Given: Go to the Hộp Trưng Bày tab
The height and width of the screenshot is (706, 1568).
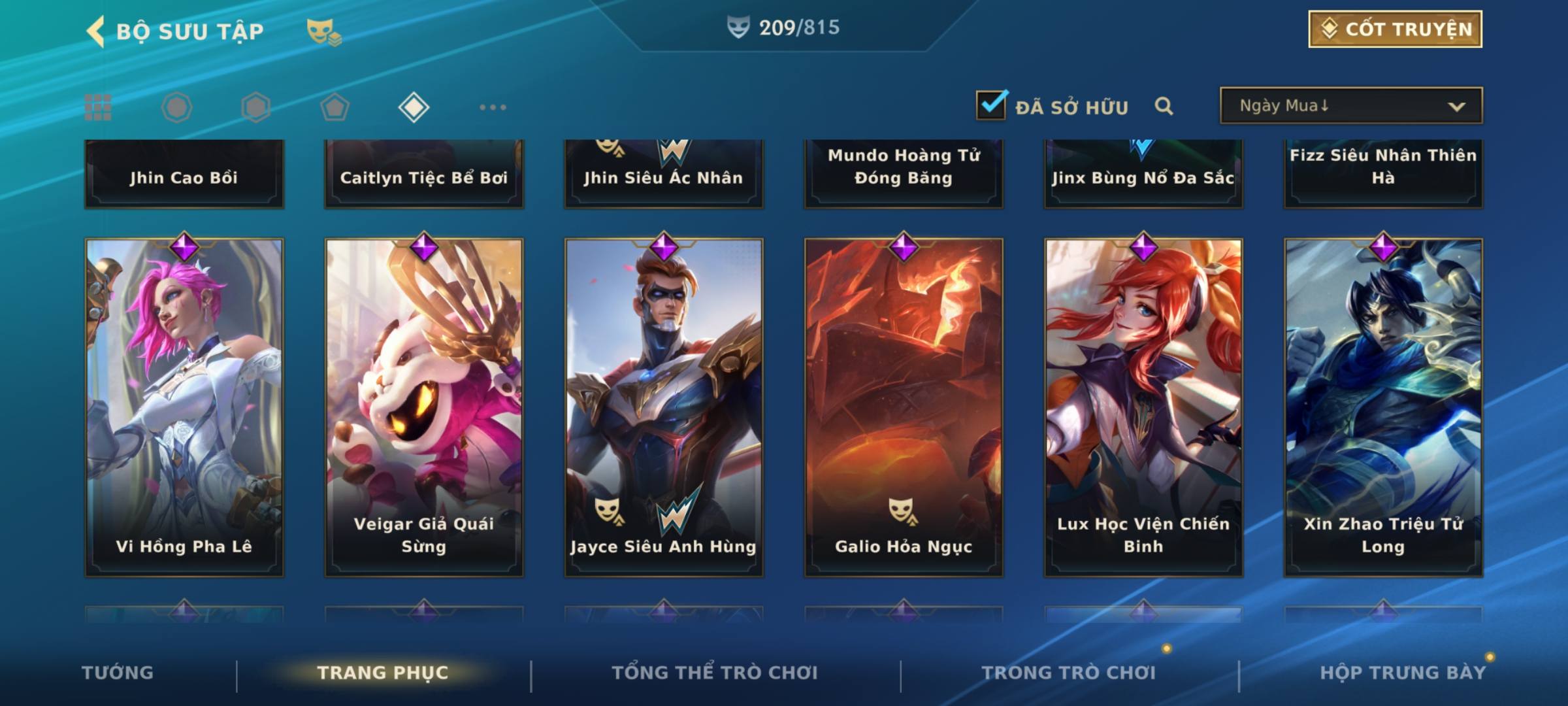Looking at the screenshot, I should pos(1403,673).
